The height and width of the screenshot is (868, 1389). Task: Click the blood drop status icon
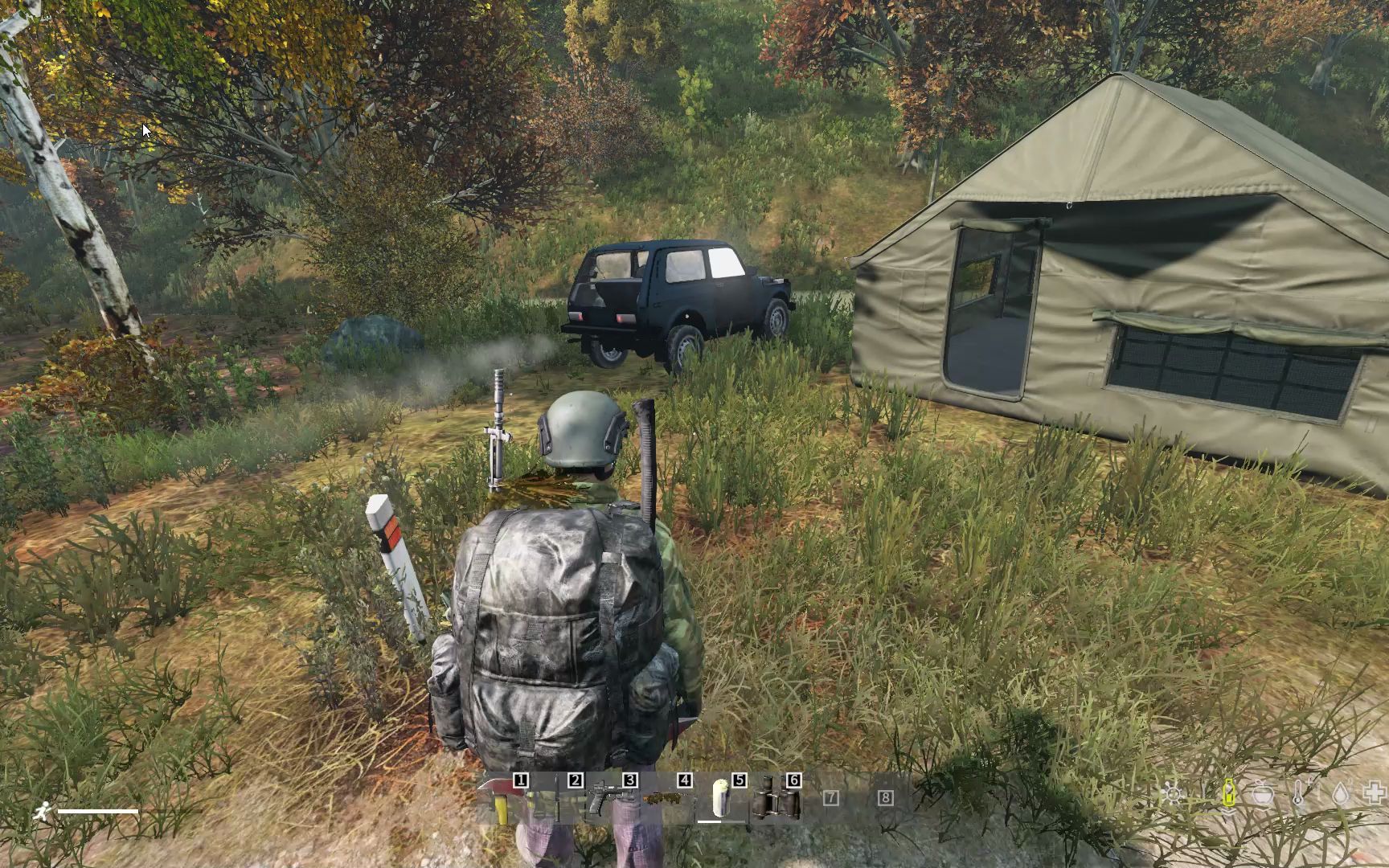[x=1341, y=792]
